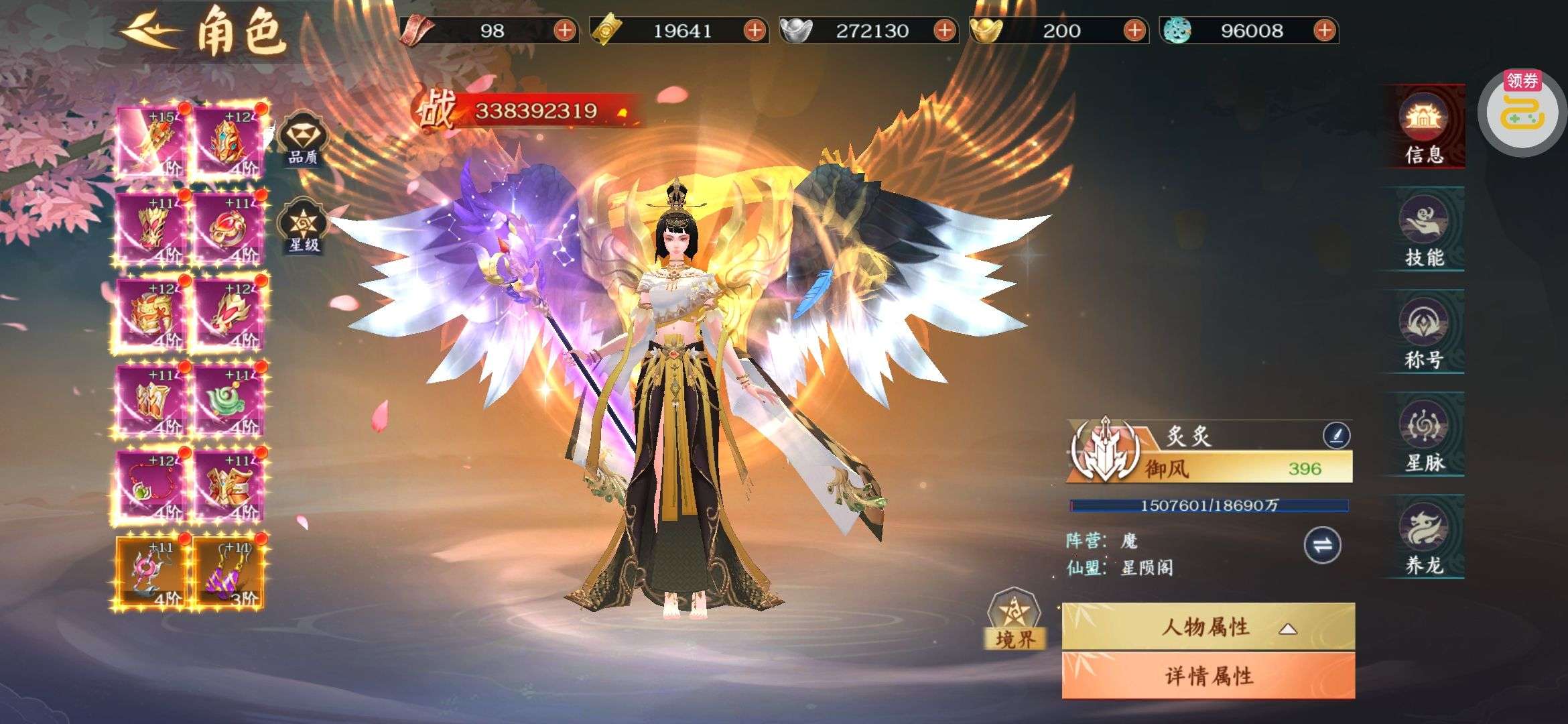This screenshot has width=1568, height=724.
Task: Open the 品质 quality view
Action: [x=303, y=139]
